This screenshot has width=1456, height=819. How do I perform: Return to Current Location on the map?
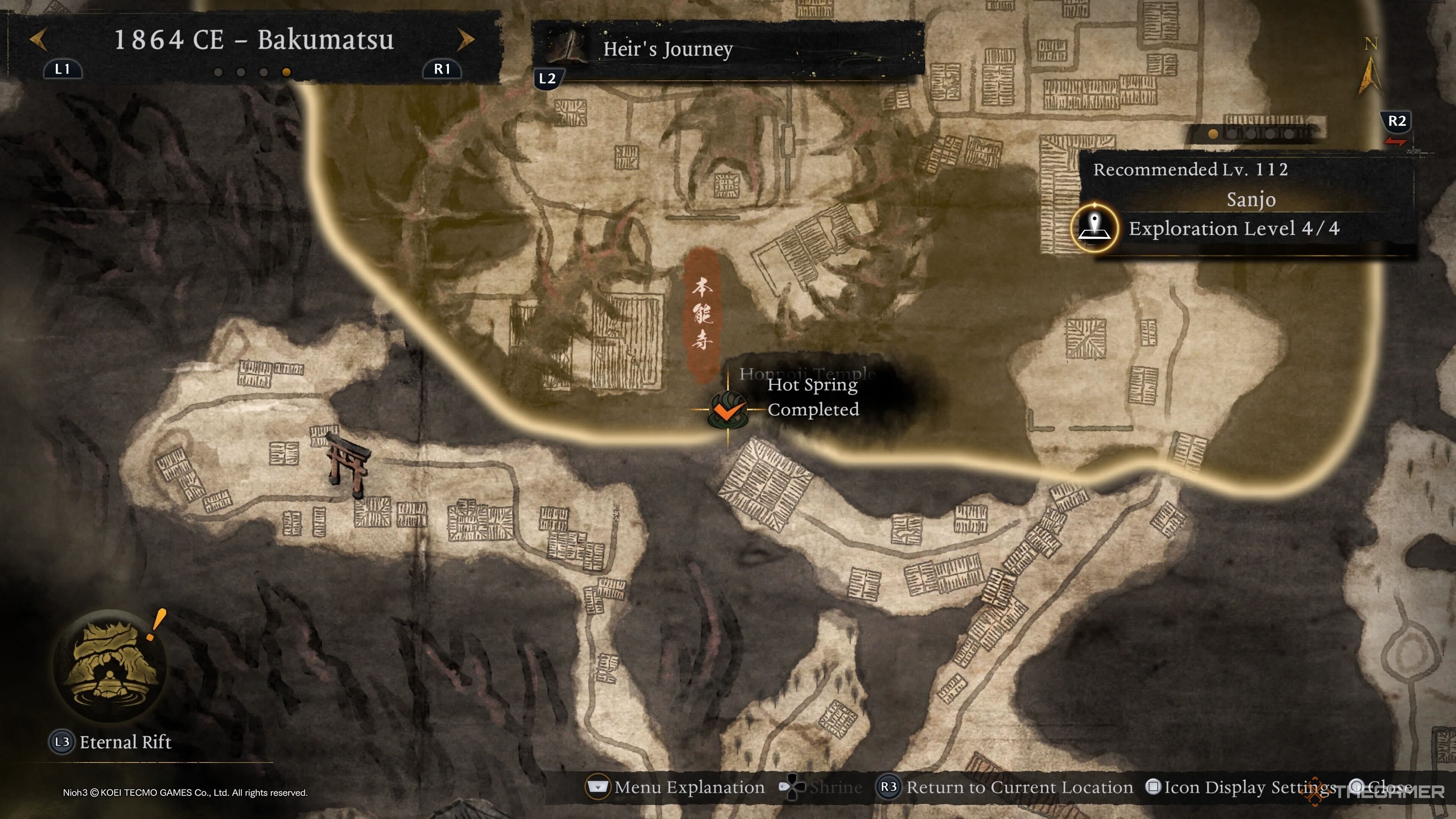(x=1005, y=787)
